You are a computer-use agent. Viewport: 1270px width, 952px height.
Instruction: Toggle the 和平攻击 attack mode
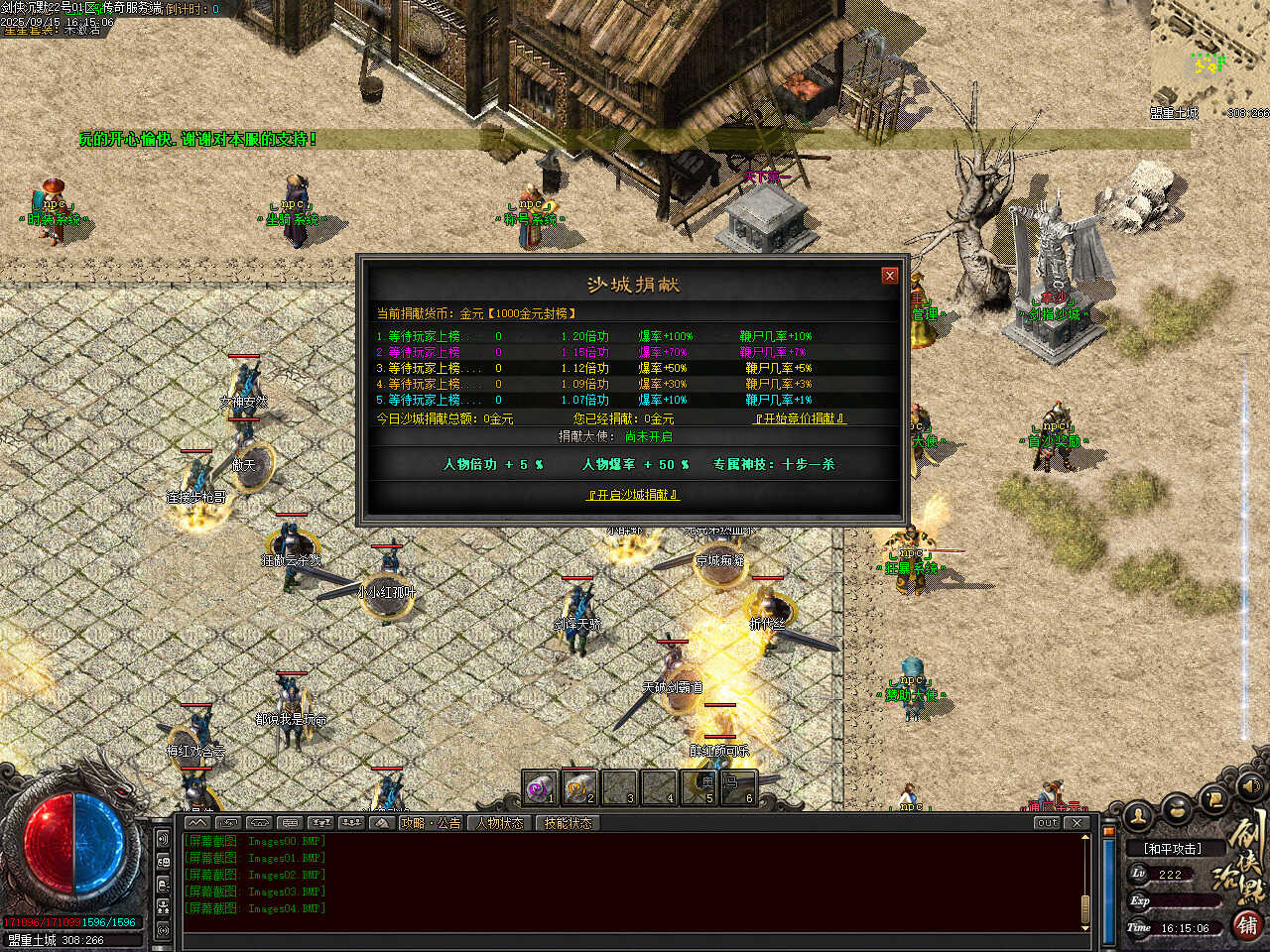(1172, 849)
